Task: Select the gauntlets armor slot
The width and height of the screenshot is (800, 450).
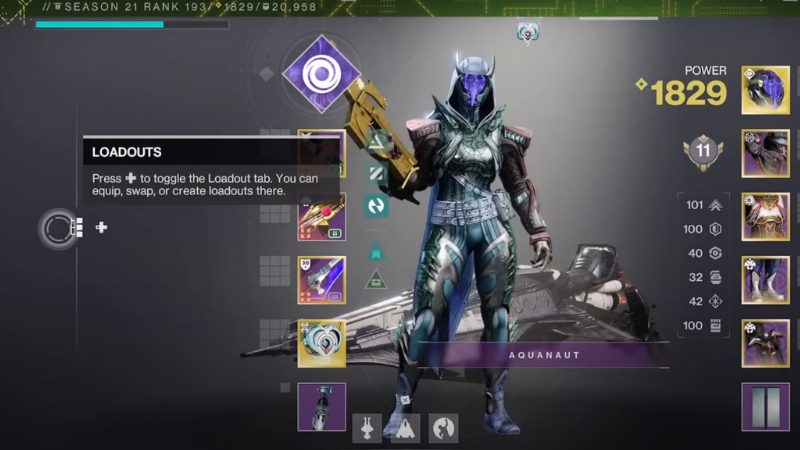Action: (x=765, y=153)
